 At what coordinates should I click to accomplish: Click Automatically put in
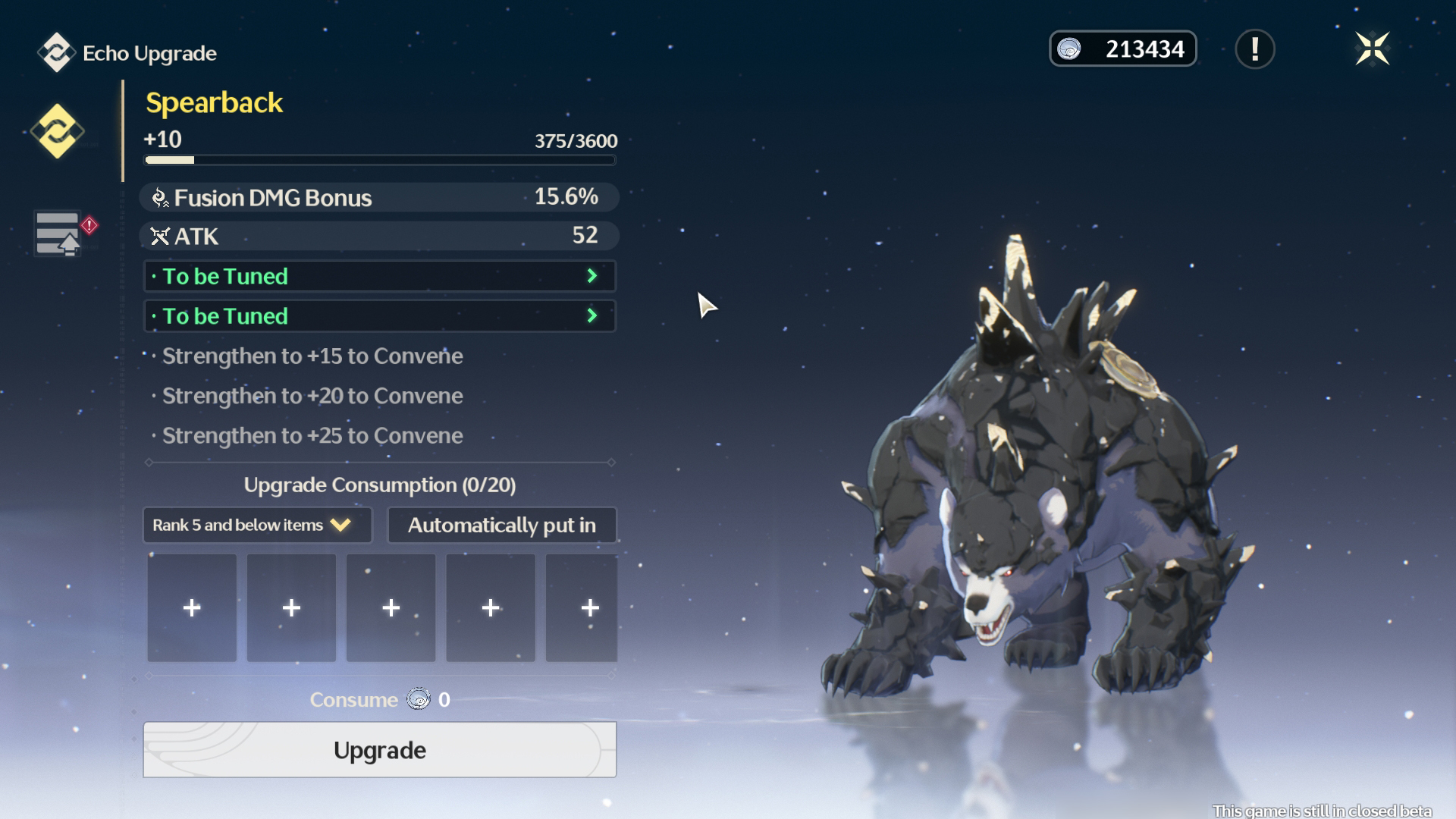click(x=501, y=524)
